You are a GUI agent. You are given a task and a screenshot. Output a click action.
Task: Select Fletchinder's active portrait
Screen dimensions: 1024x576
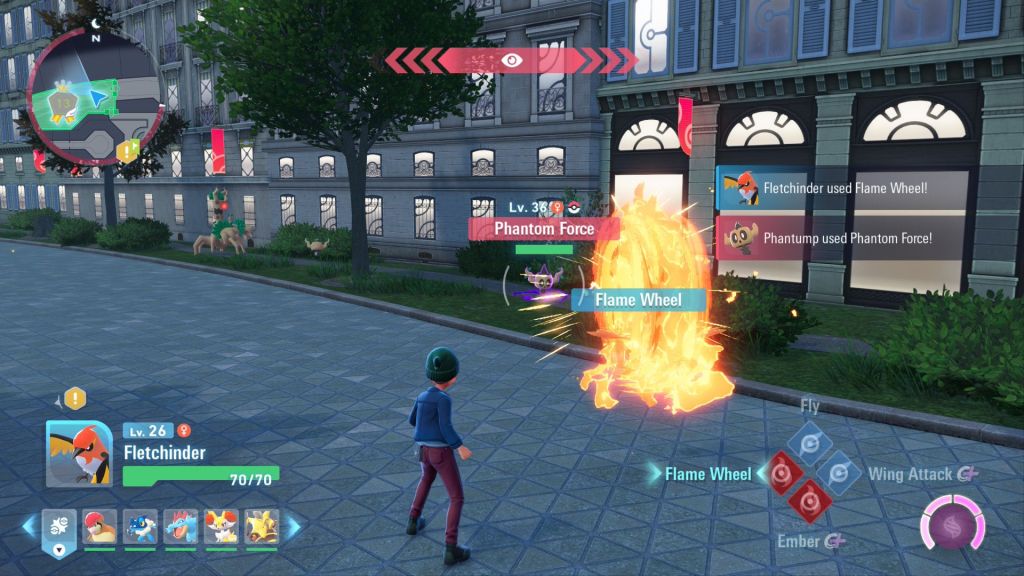point(79,453)
